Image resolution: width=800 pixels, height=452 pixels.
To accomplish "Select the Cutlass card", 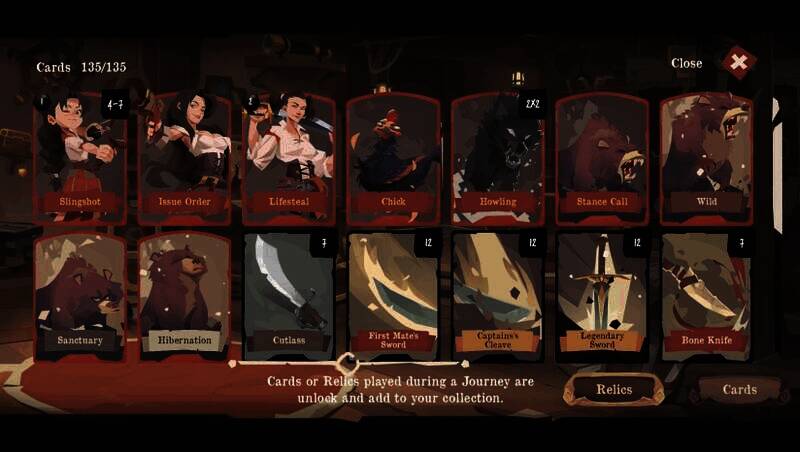I will [x=290, y=295].
